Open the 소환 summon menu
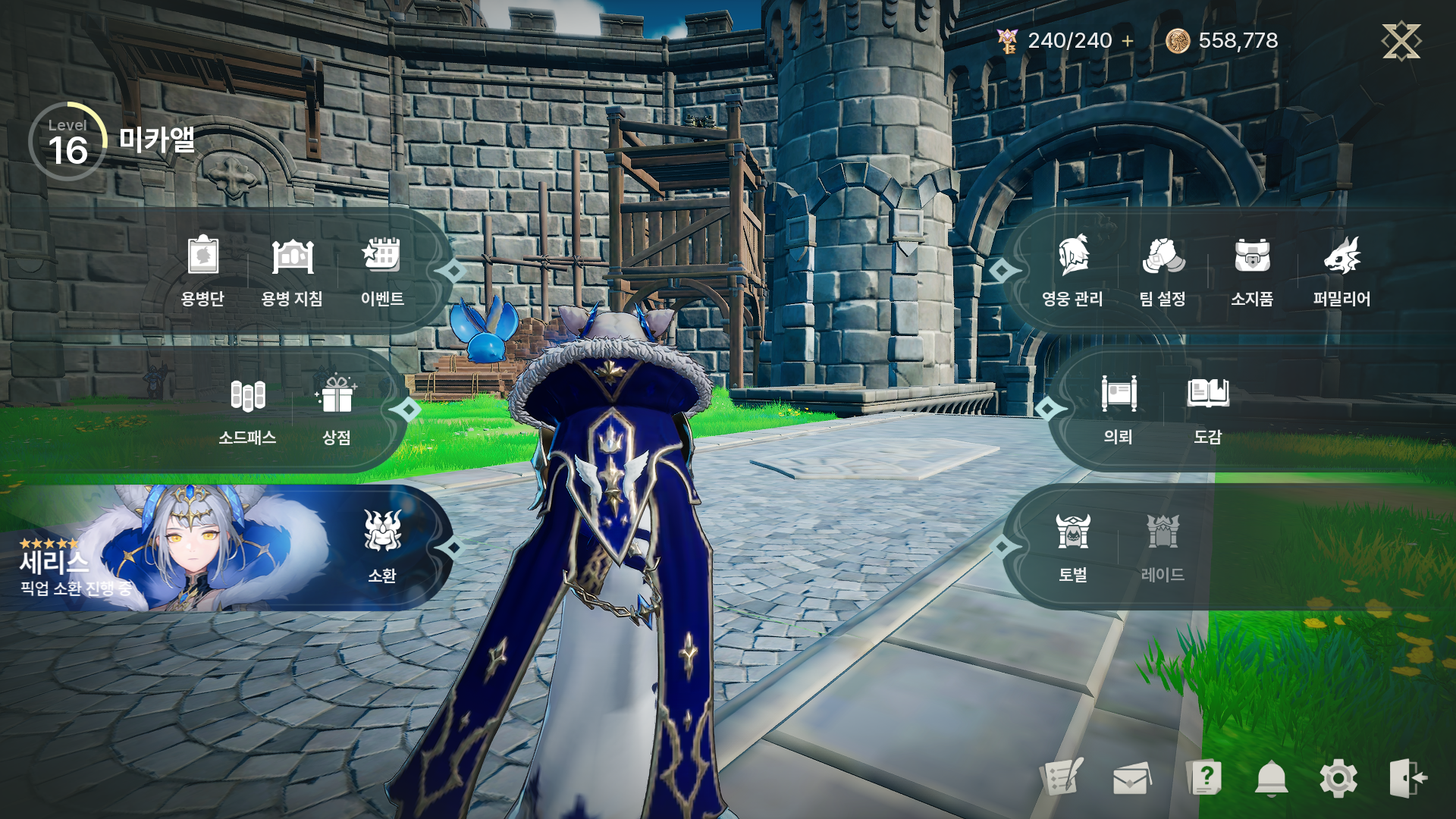1456x819 pixels. [382, 548]
